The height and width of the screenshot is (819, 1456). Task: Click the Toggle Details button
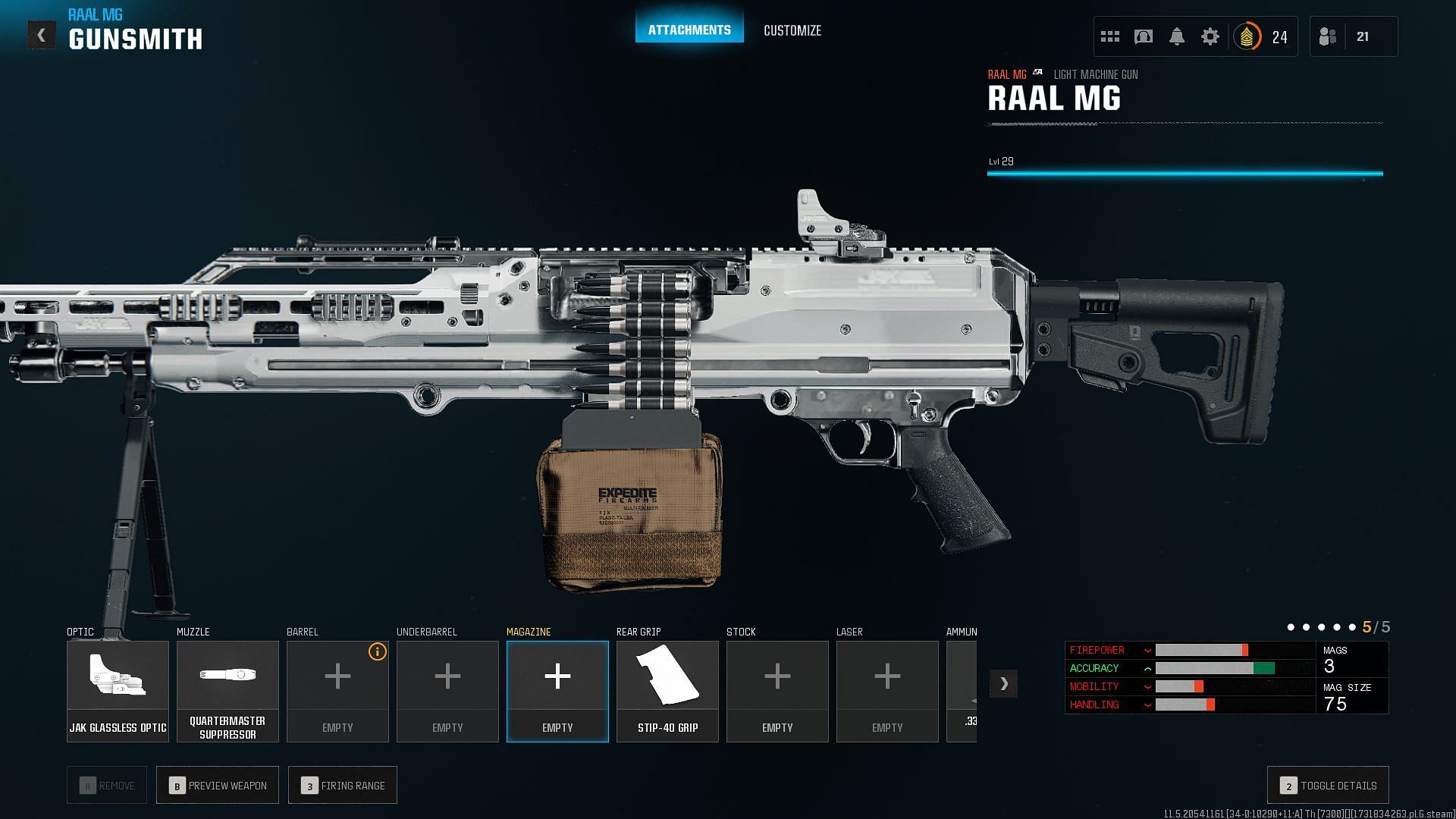click(x=1328, y=785)
